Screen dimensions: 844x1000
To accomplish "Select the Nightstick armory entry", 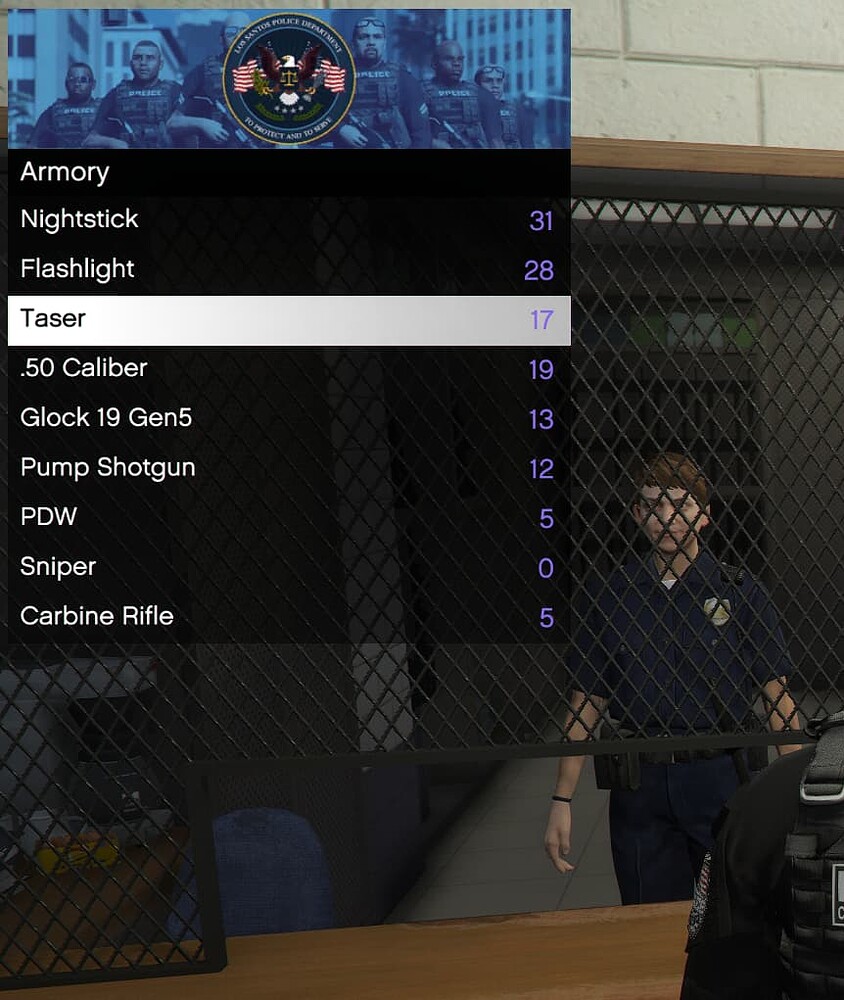I will [289, 220].
